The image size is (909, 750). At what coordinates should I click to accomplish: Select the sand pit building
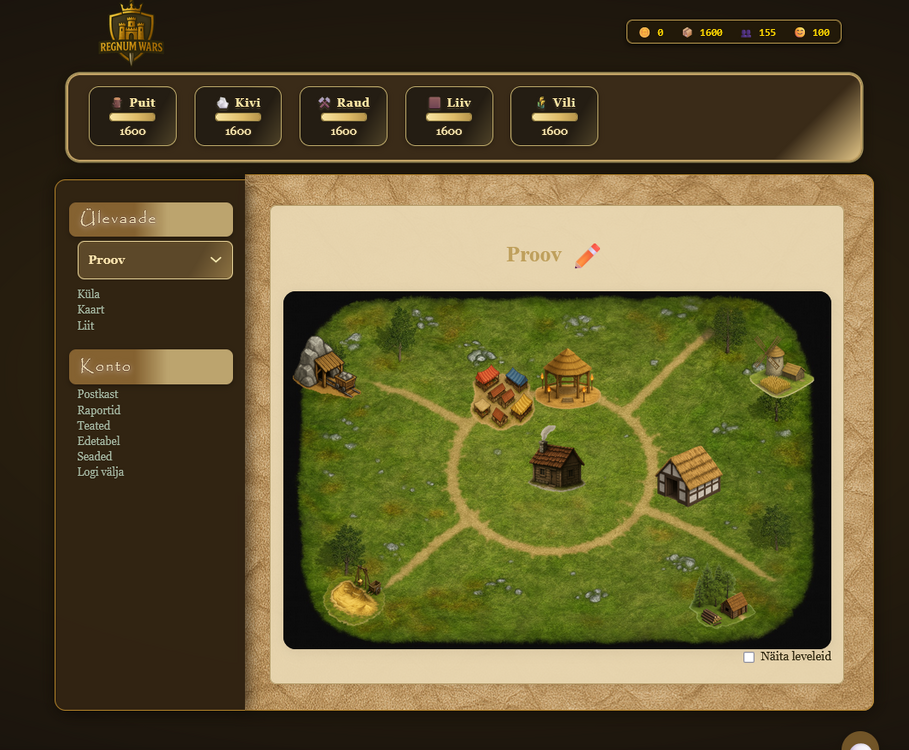click(x=357, y=593)
